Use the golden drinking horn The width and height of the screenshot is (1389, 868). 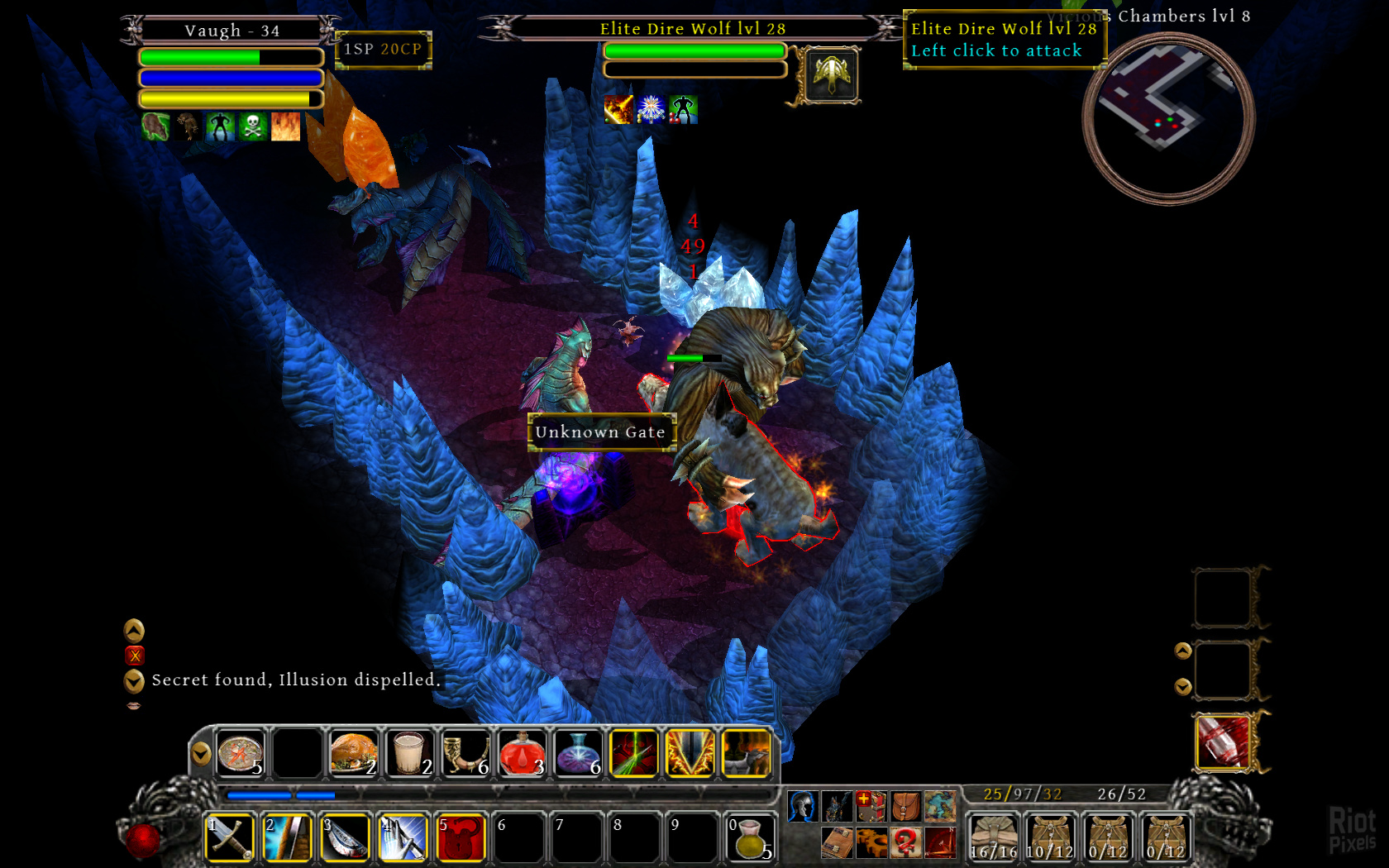point(466,753)
